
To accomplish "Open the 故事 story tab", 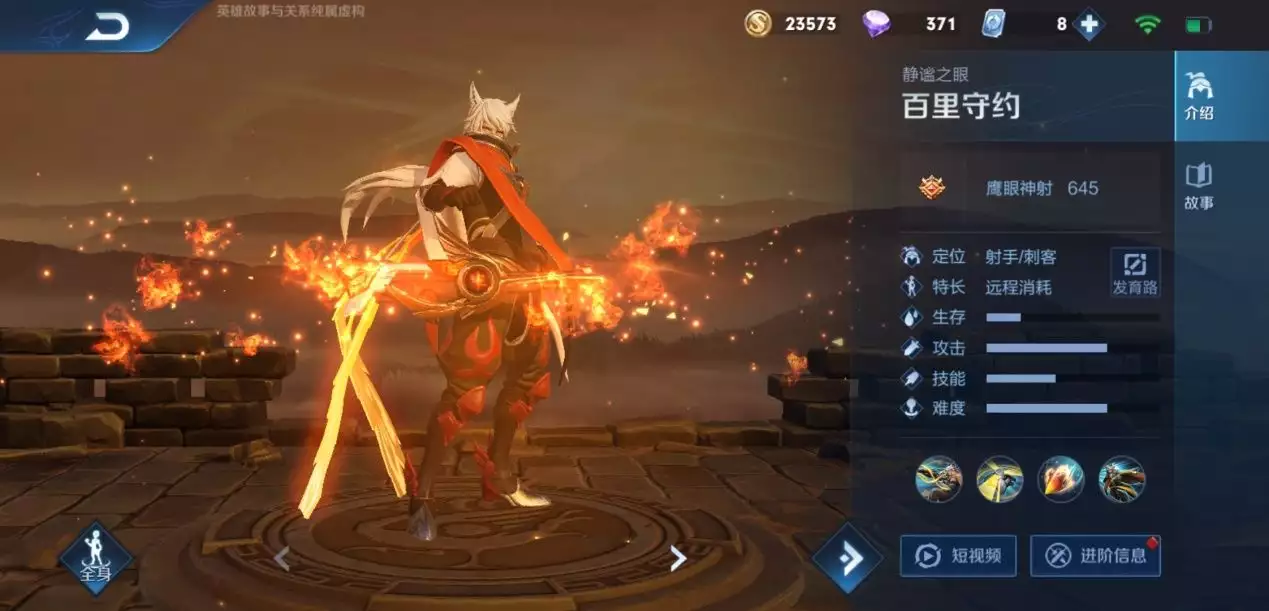I will click(1199, 186).
